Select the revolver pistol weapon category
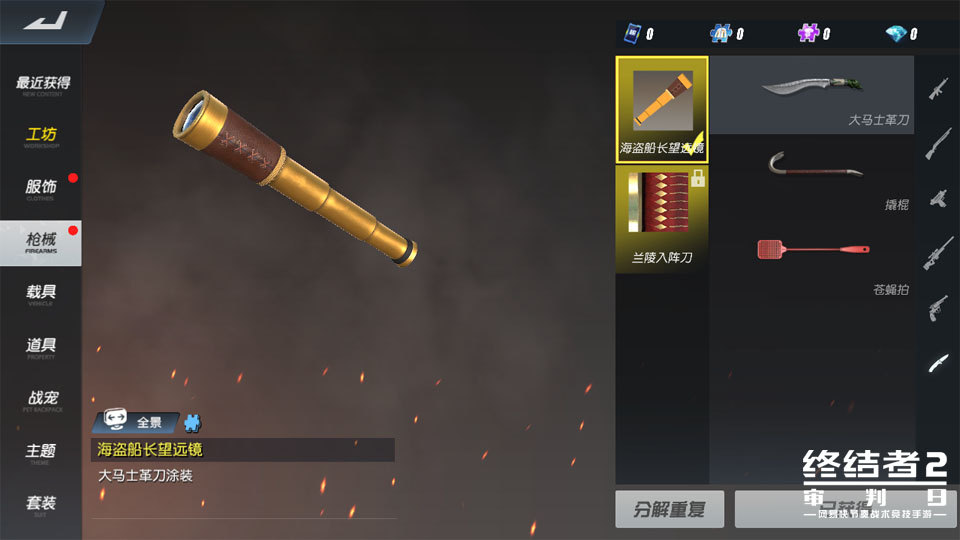This screenshot has width=960, height=540. [x=938, y=306]
